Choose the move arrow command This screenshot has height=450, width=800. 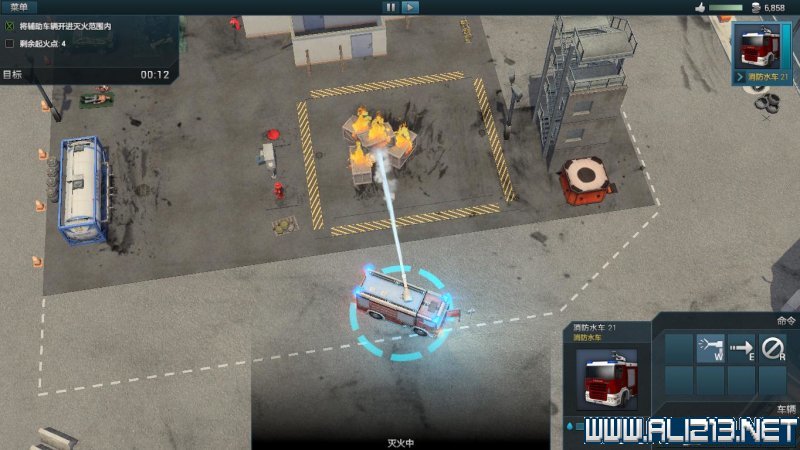tap(741, 348)
